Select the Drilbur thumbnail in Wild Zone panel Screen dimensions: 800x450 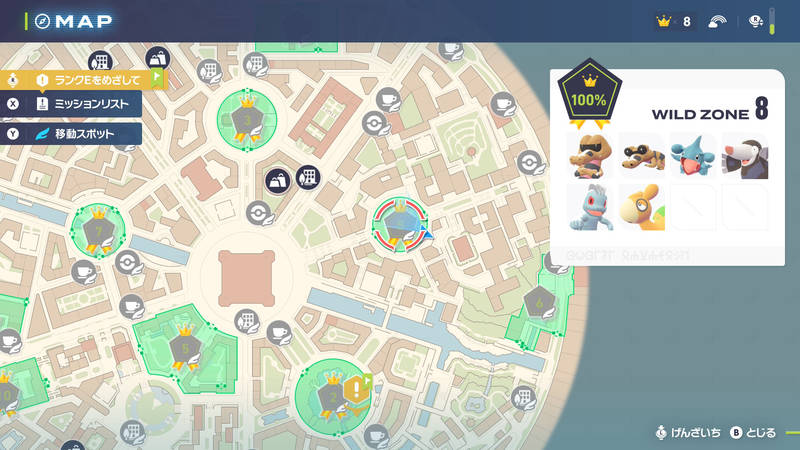[745, 155]
